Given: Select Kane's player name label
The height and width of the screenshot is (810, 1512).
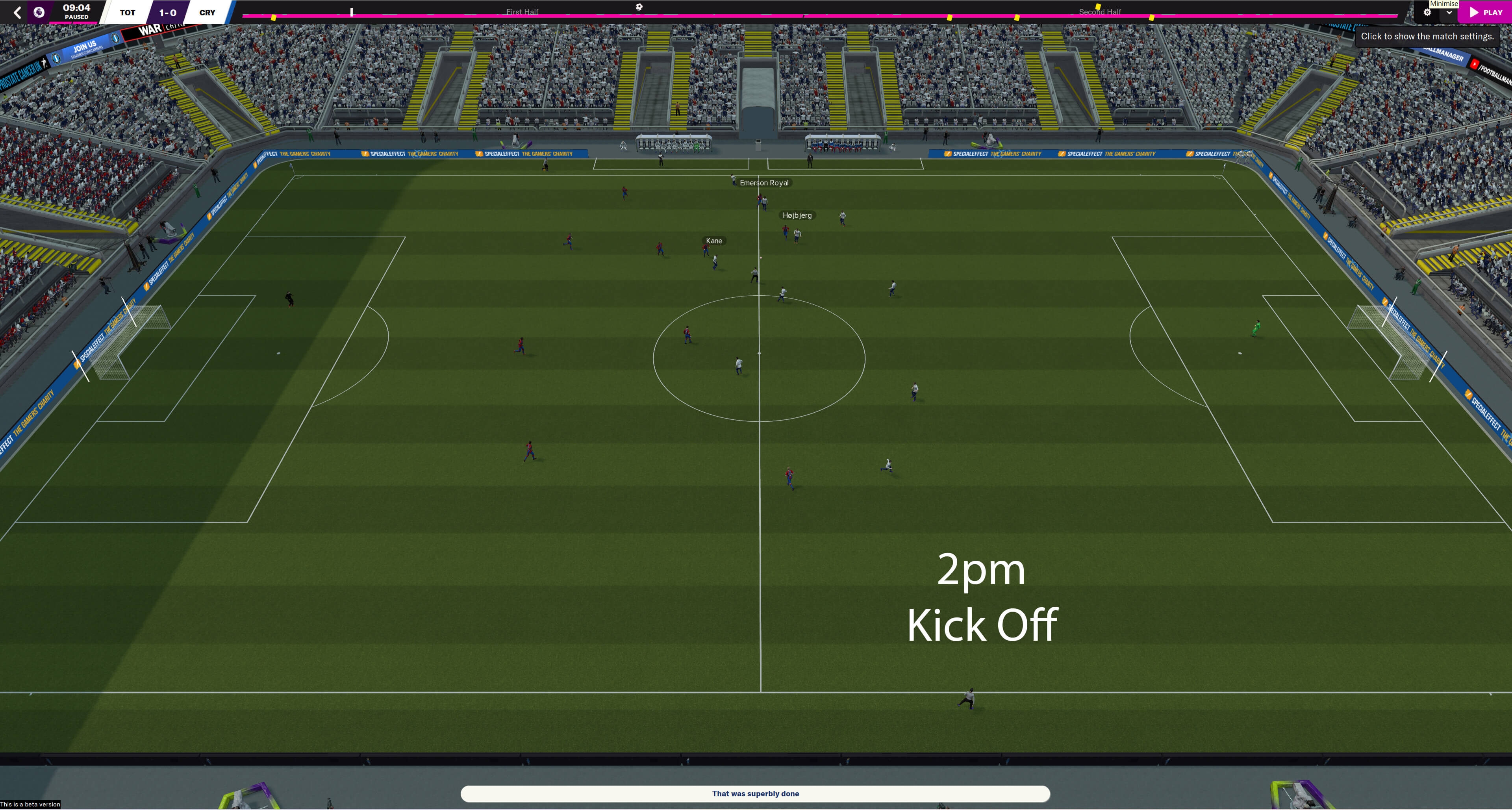Looking at the screenshot, I should pos(714,241).
